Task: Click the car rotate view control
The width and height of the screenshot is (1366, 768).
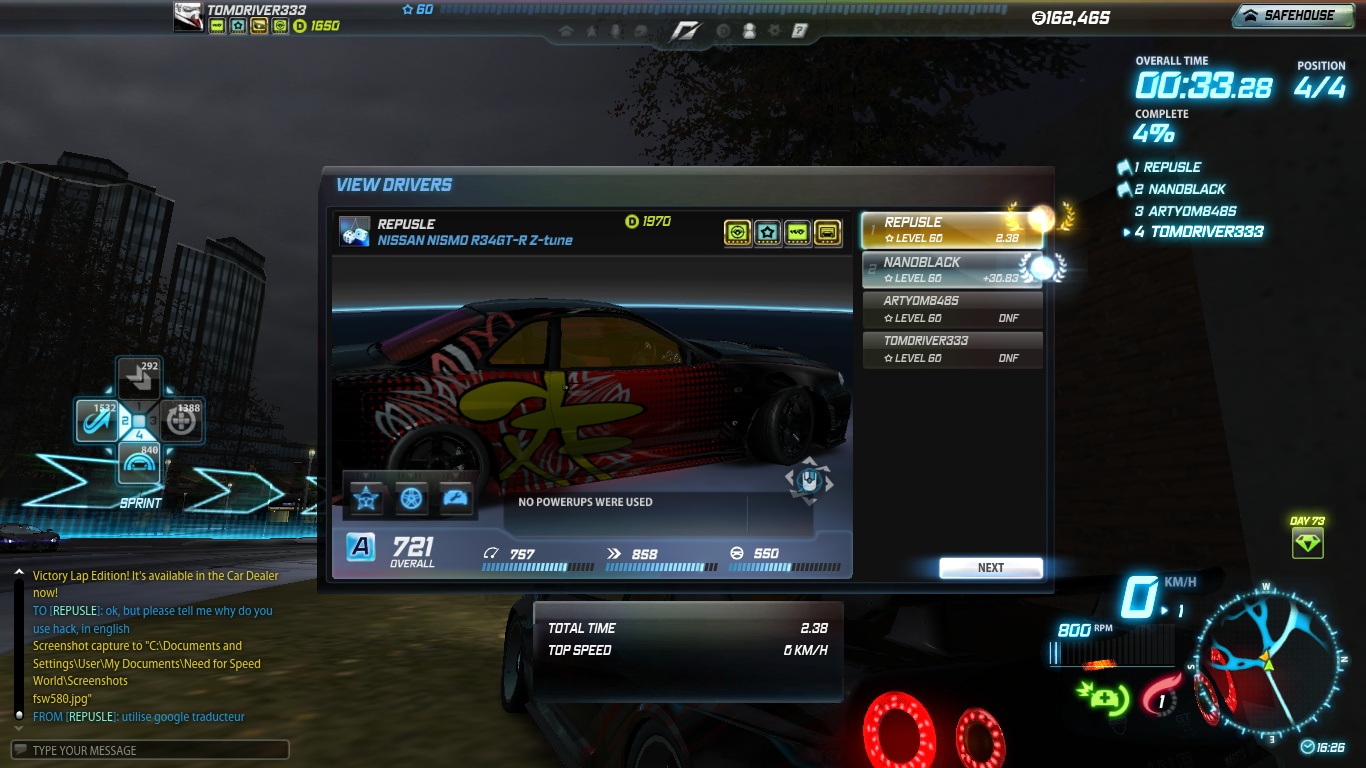Action: click(x=808, y=481)
